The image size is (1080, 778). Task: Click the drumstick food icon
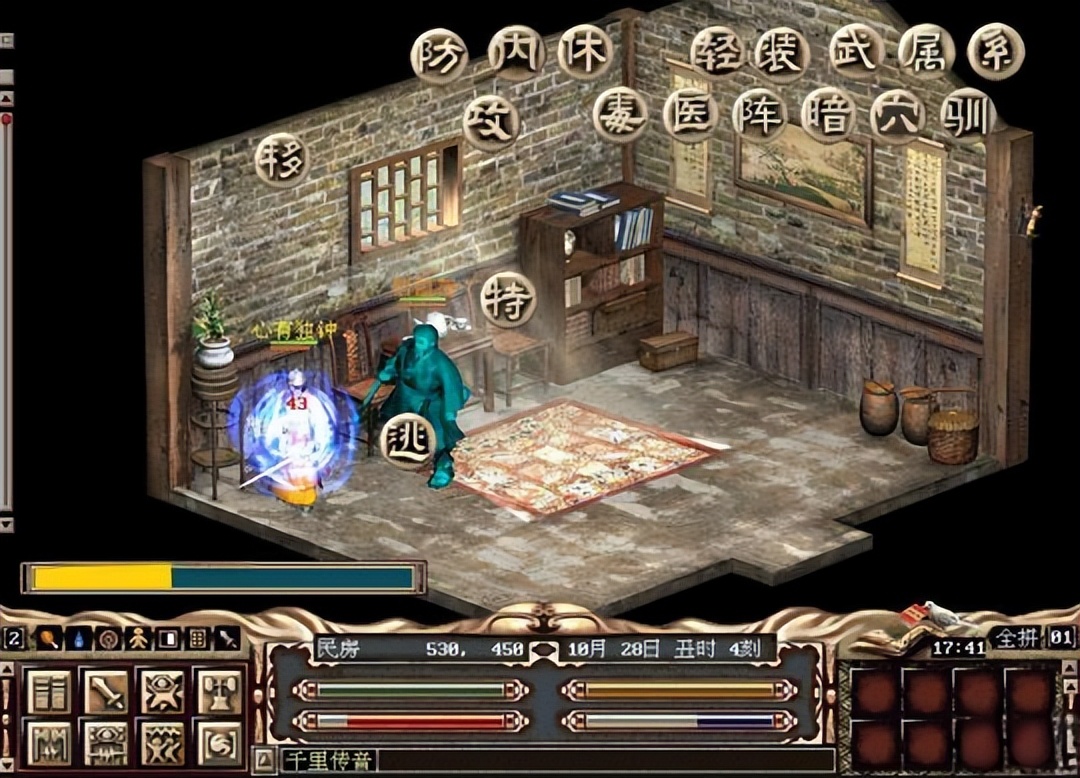coord(47,638)
